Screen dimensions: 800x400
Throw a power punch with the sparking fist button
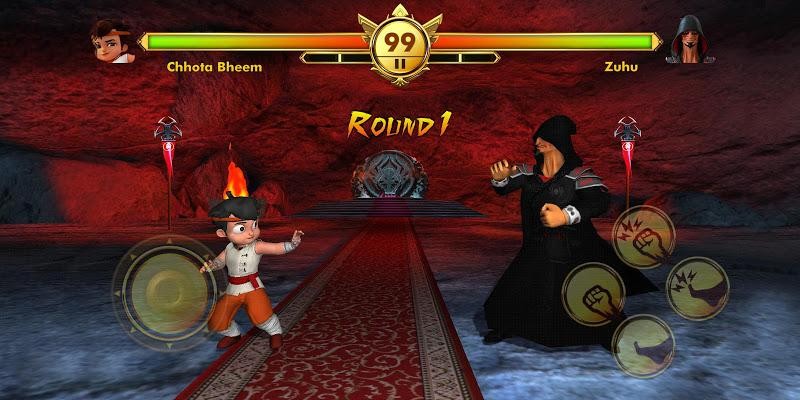644,237
